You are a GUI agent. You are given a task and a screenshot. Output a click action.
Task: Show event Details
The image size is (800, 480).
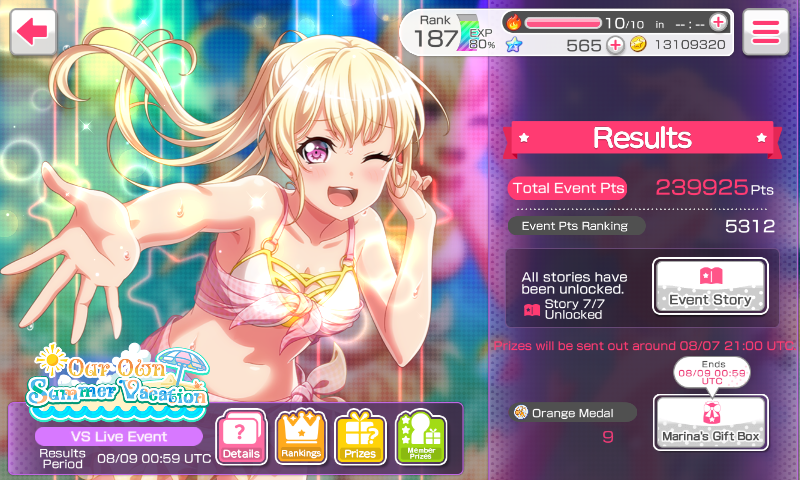pos(242,438)
